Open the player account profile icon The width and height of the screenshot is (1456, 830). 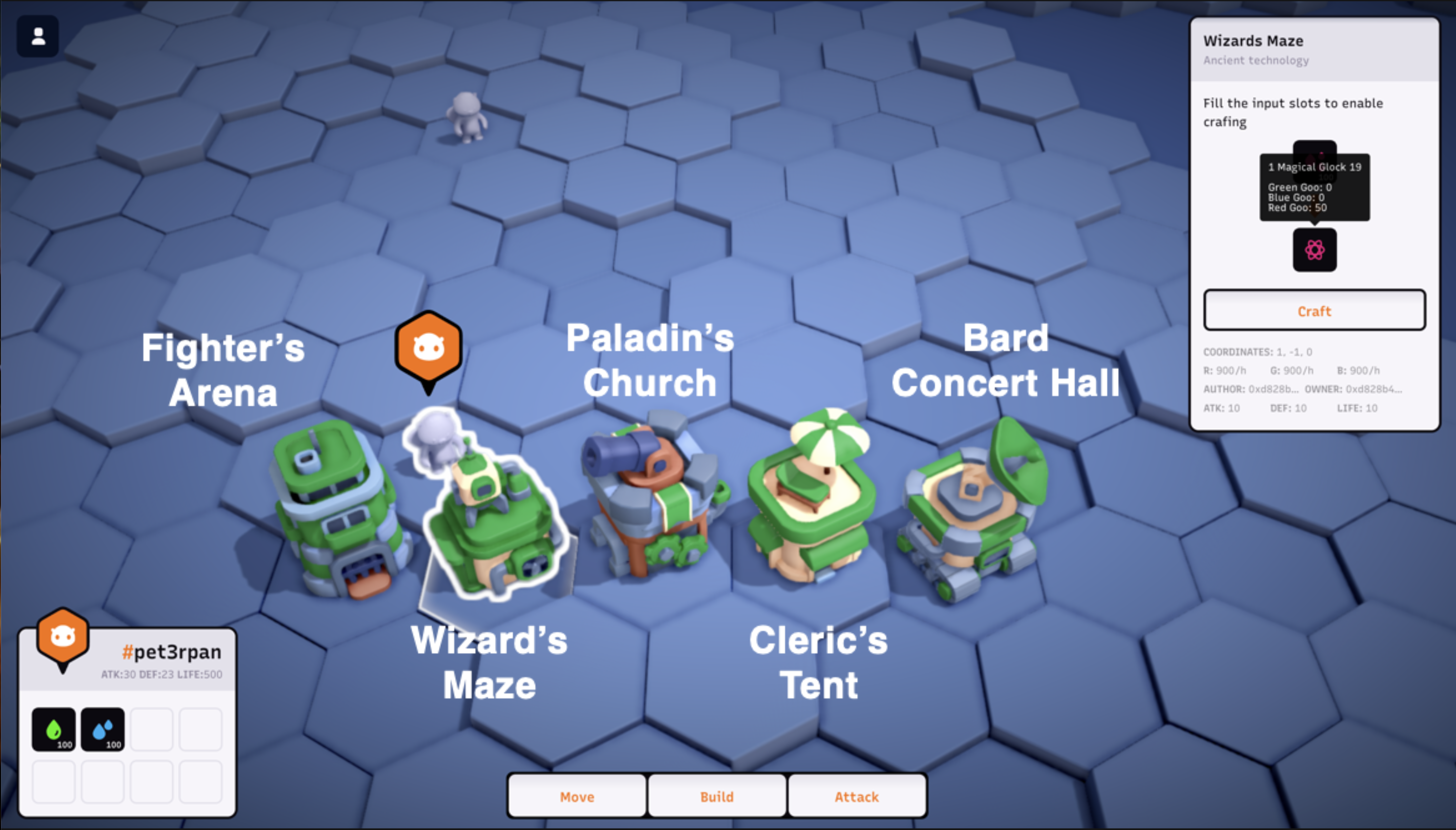(38, 37)
